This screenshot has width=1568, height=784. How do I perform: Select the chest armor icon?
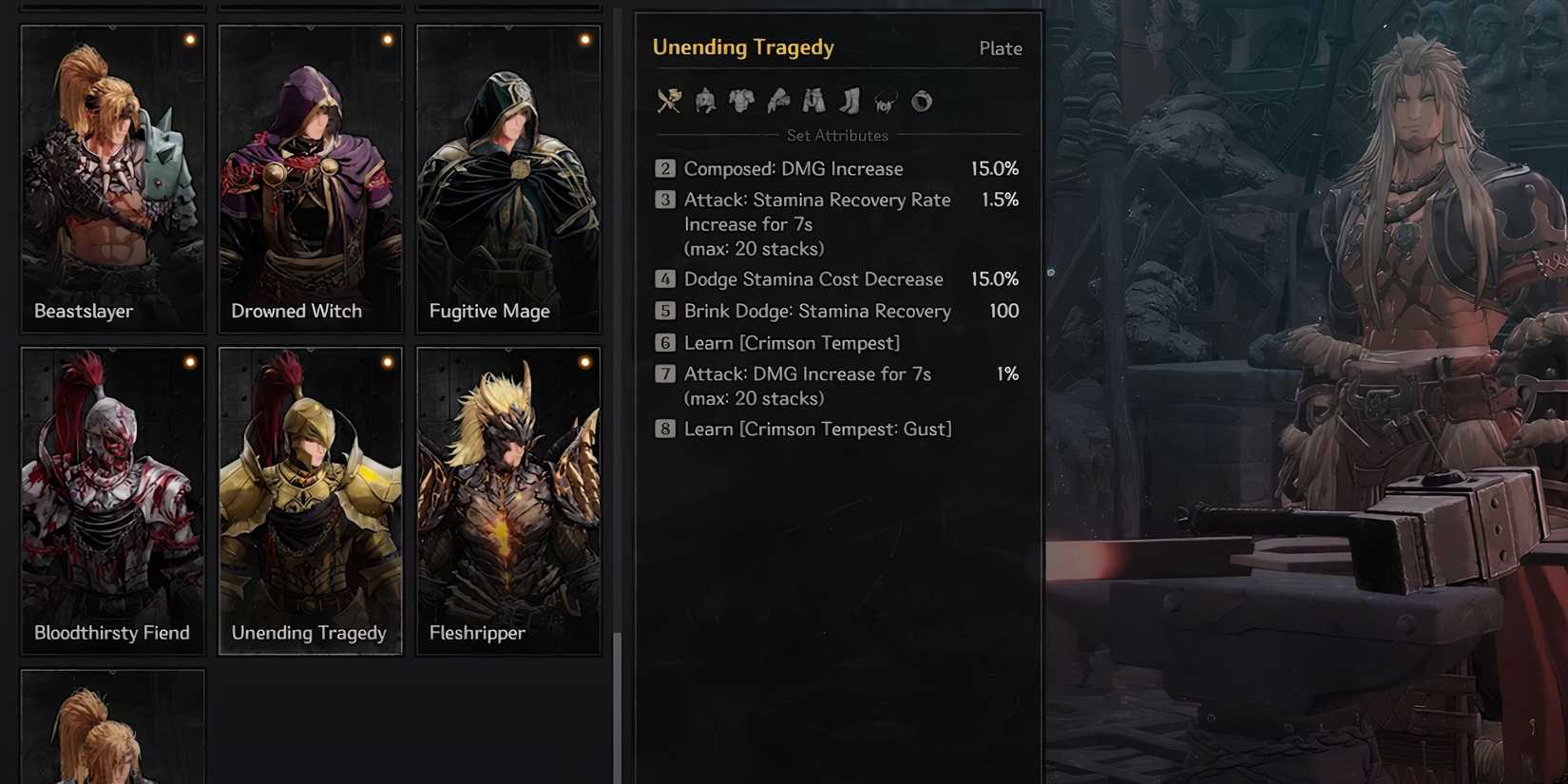pos(740,102)
